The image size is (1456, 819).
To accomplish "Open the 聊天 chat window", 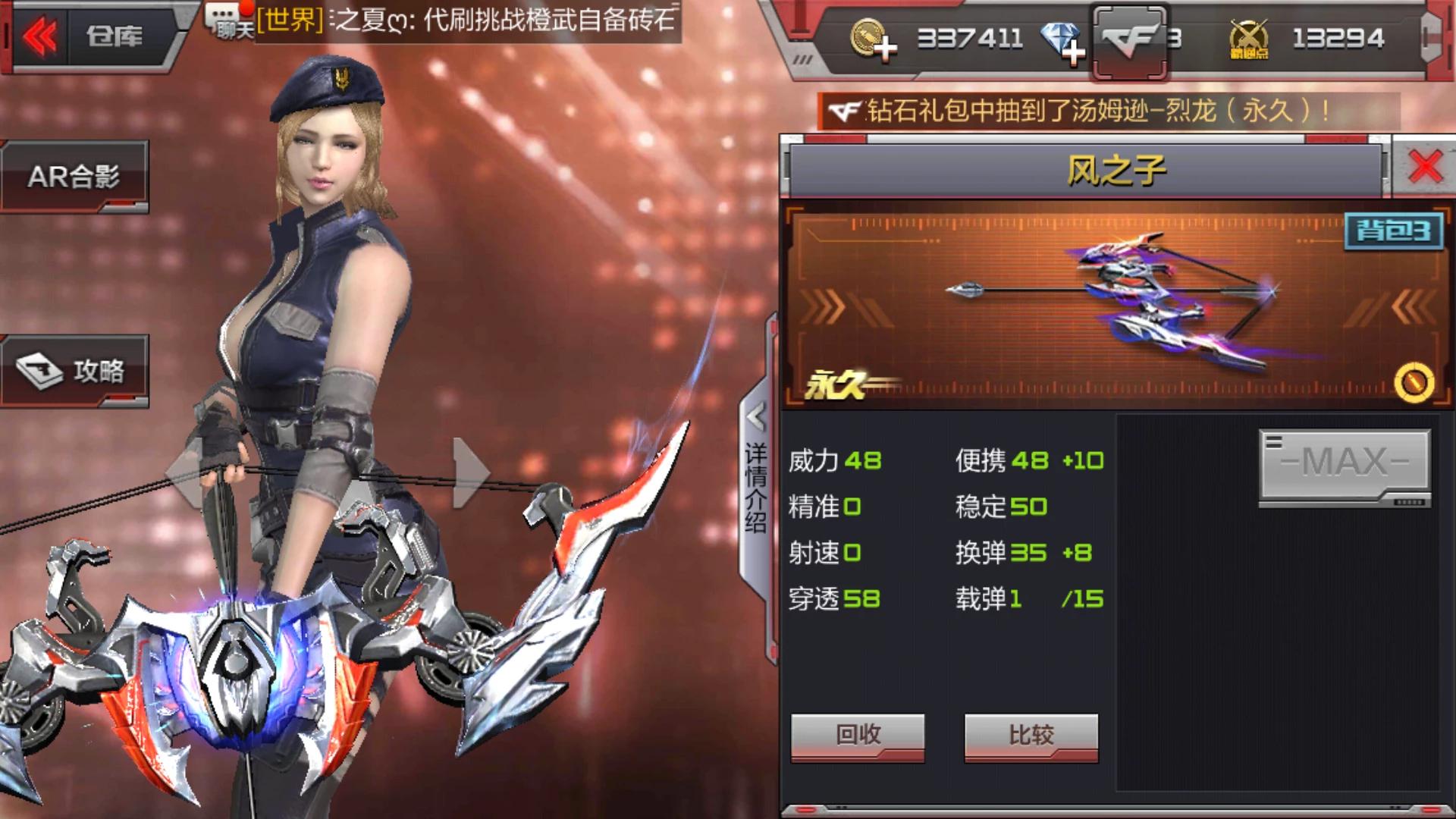I will [x=229, y=21].
